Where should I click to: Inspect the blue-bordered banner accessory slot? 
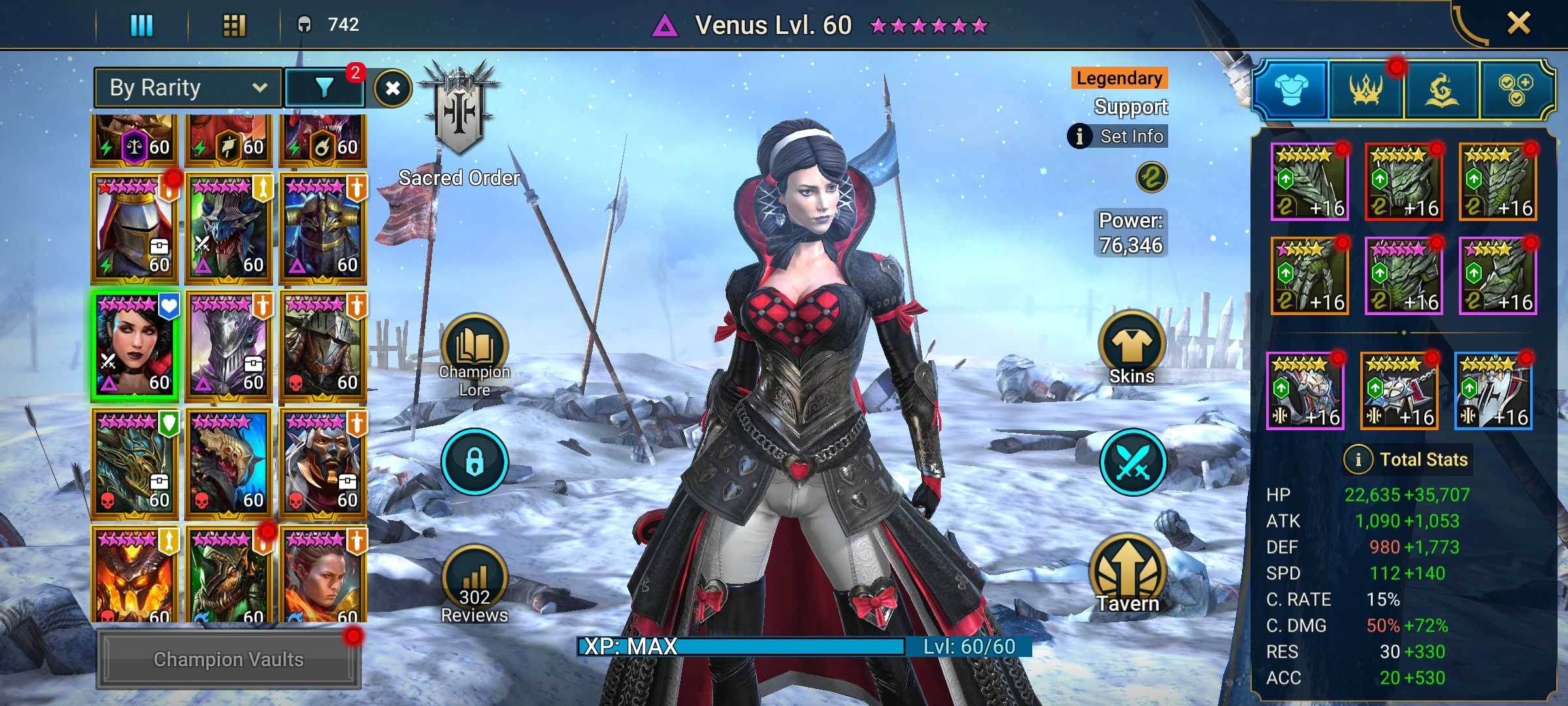pos(1494,391)
